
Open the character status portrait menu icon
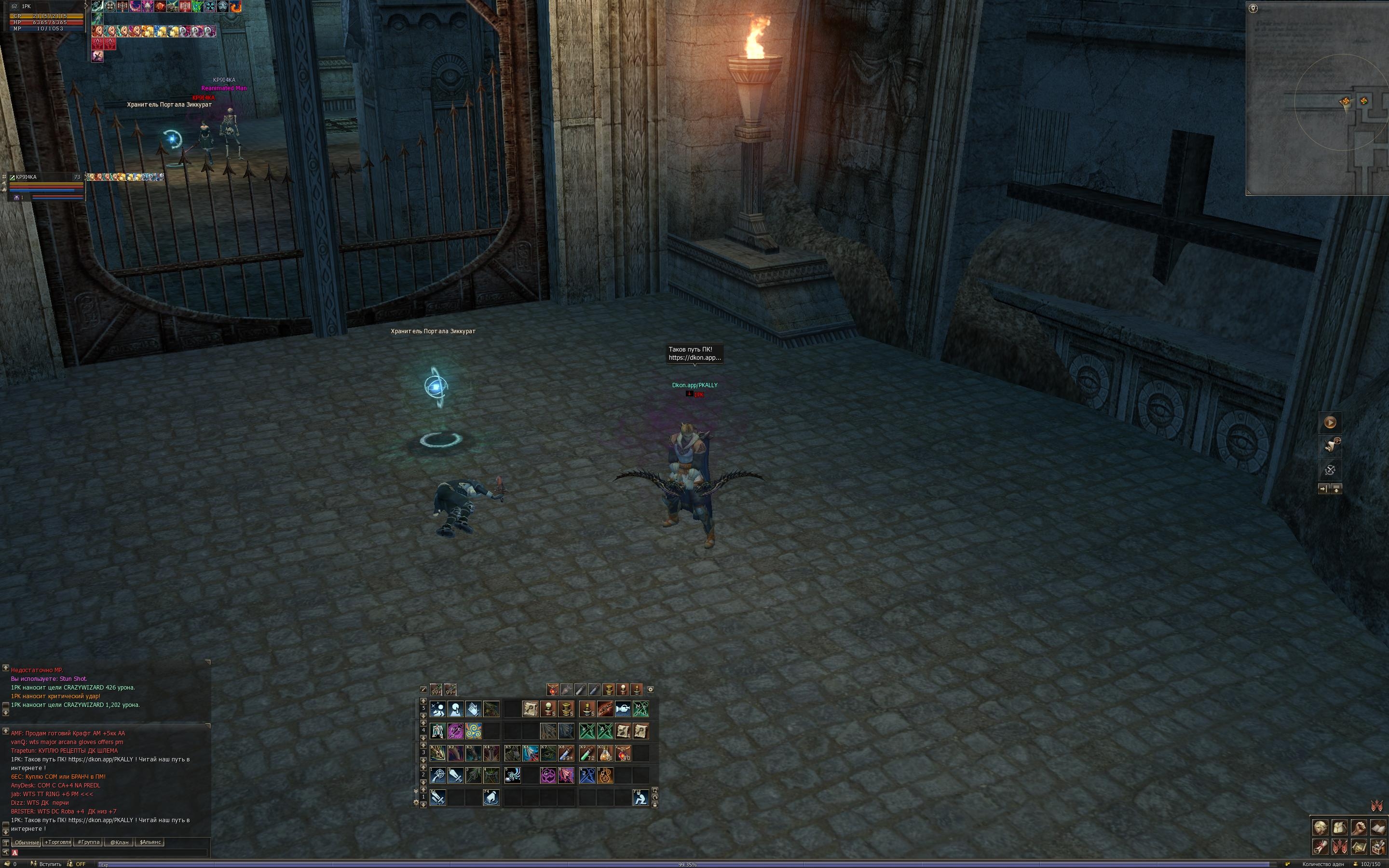1320,828
